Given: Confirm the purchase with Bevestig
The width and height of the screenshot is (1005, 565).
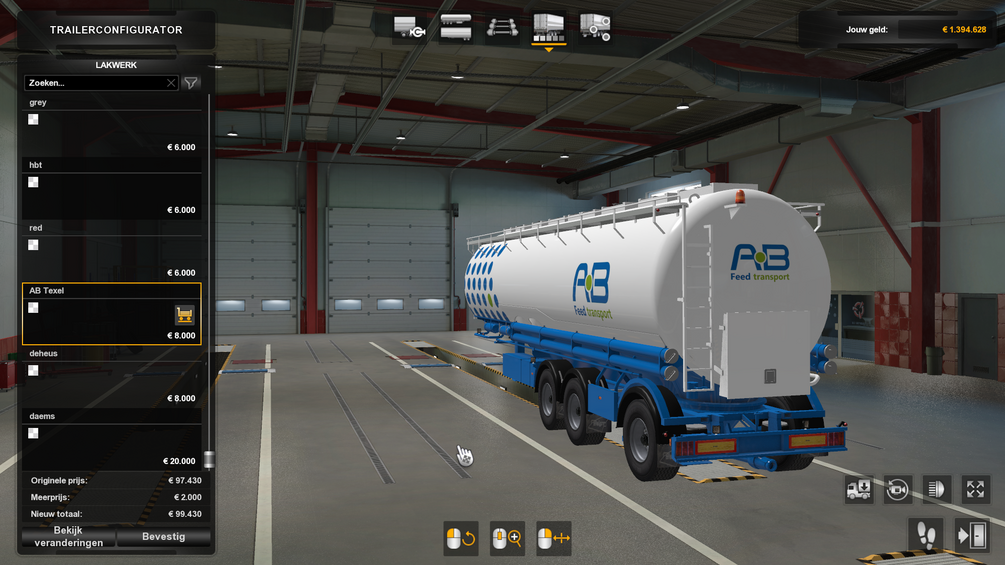Looking at the screenshot, I should (164, 537).
